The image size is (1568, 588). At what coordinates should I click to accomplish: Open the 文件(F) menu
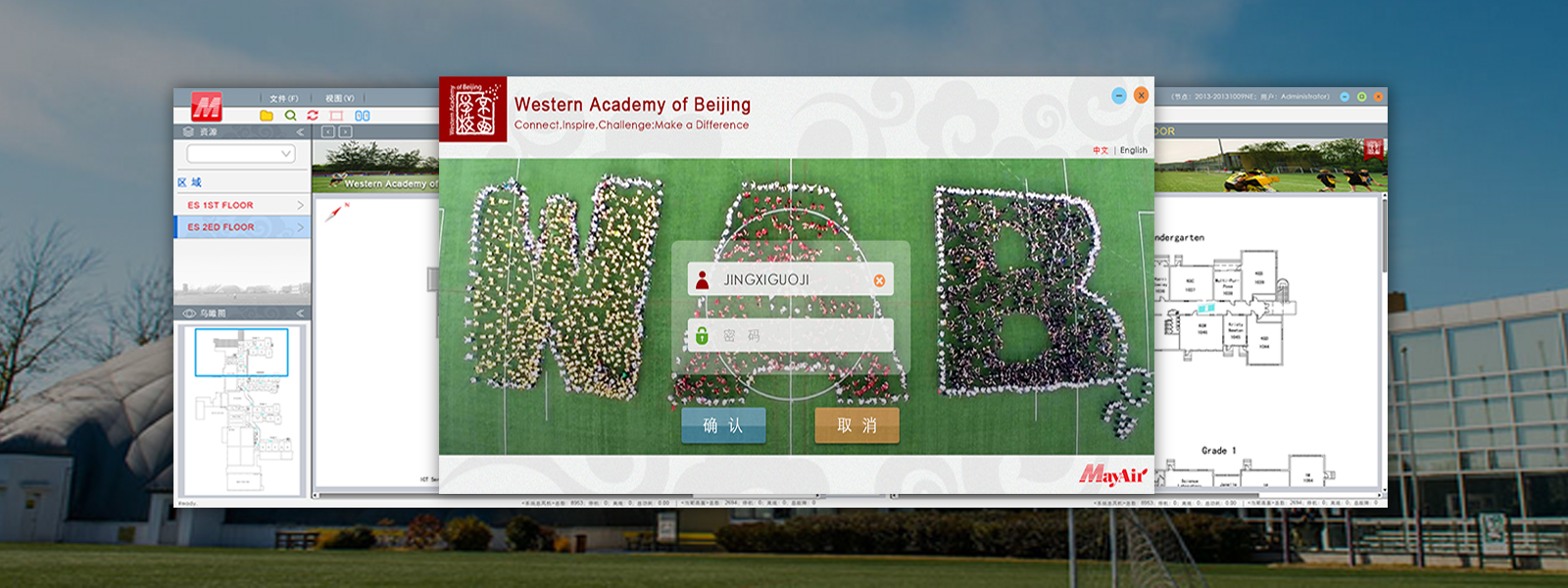point(284,99)
